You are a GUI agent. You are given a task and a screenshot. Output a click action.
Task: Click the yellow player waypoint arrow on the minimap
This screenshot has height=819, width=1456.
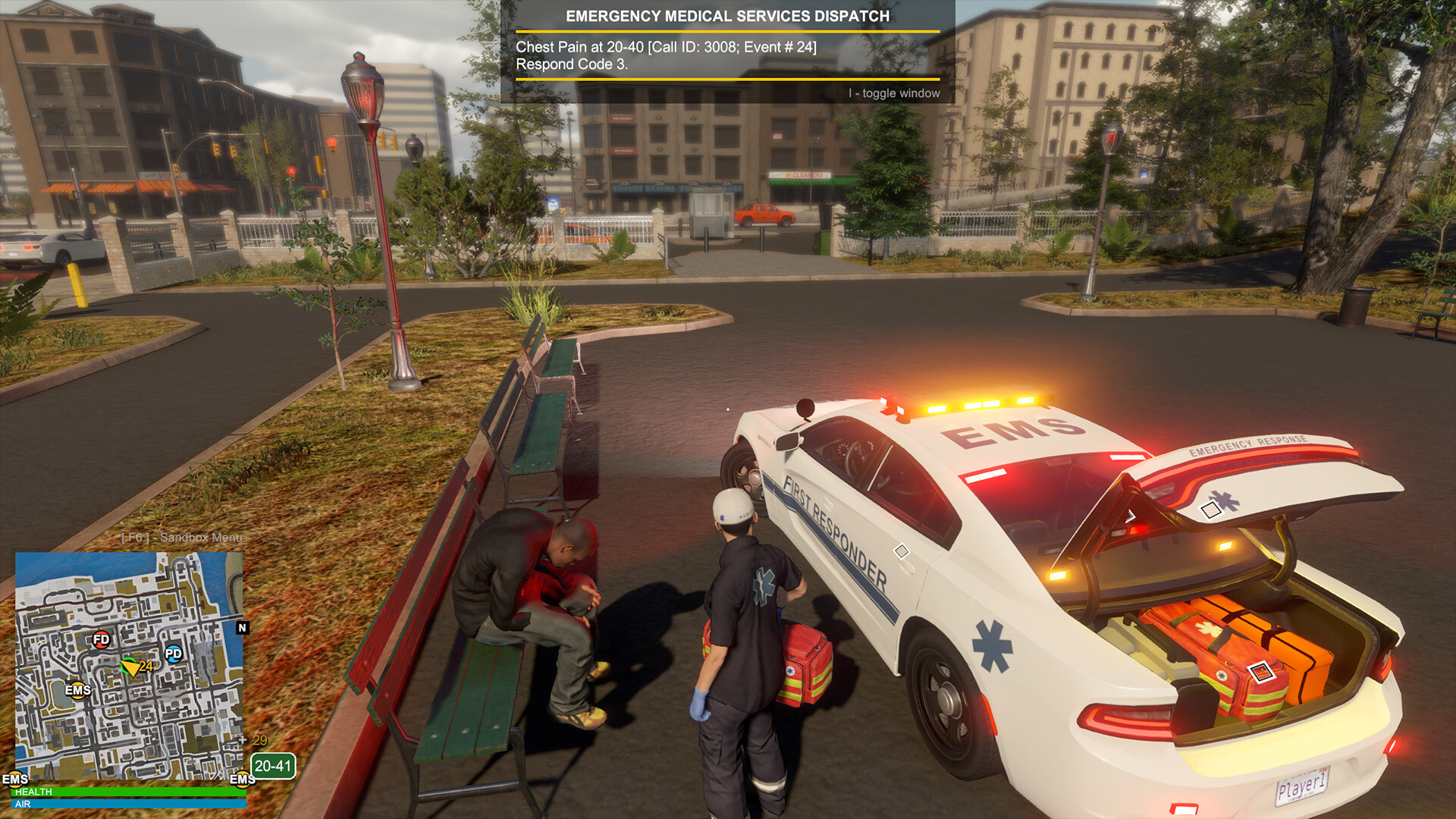click(132, 669)
